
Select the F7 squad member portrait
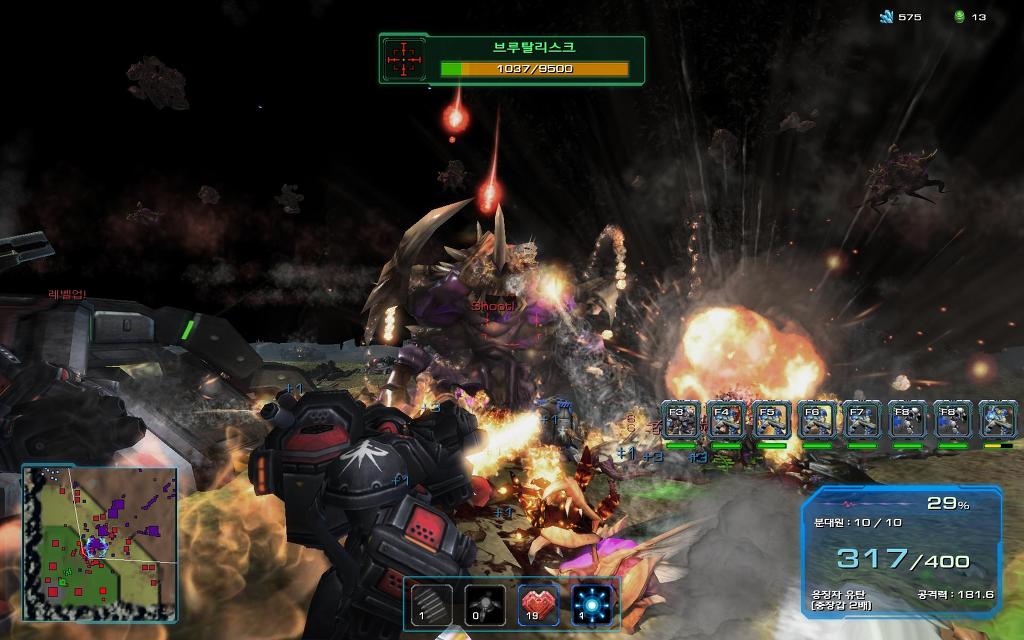[x=862, y=420]
